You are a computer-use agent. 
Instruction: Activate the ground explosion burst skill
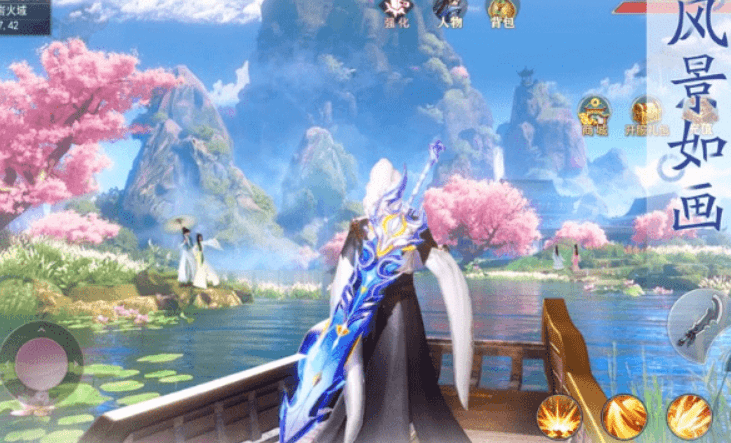click(x=559, y=415)
